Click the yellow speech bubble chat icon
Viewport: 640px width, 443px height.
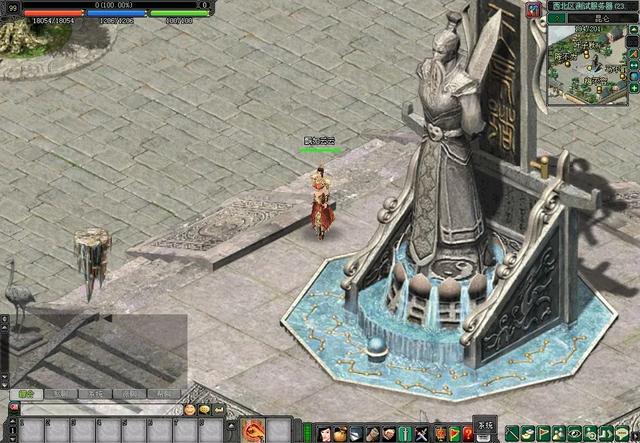coord(204,410)
